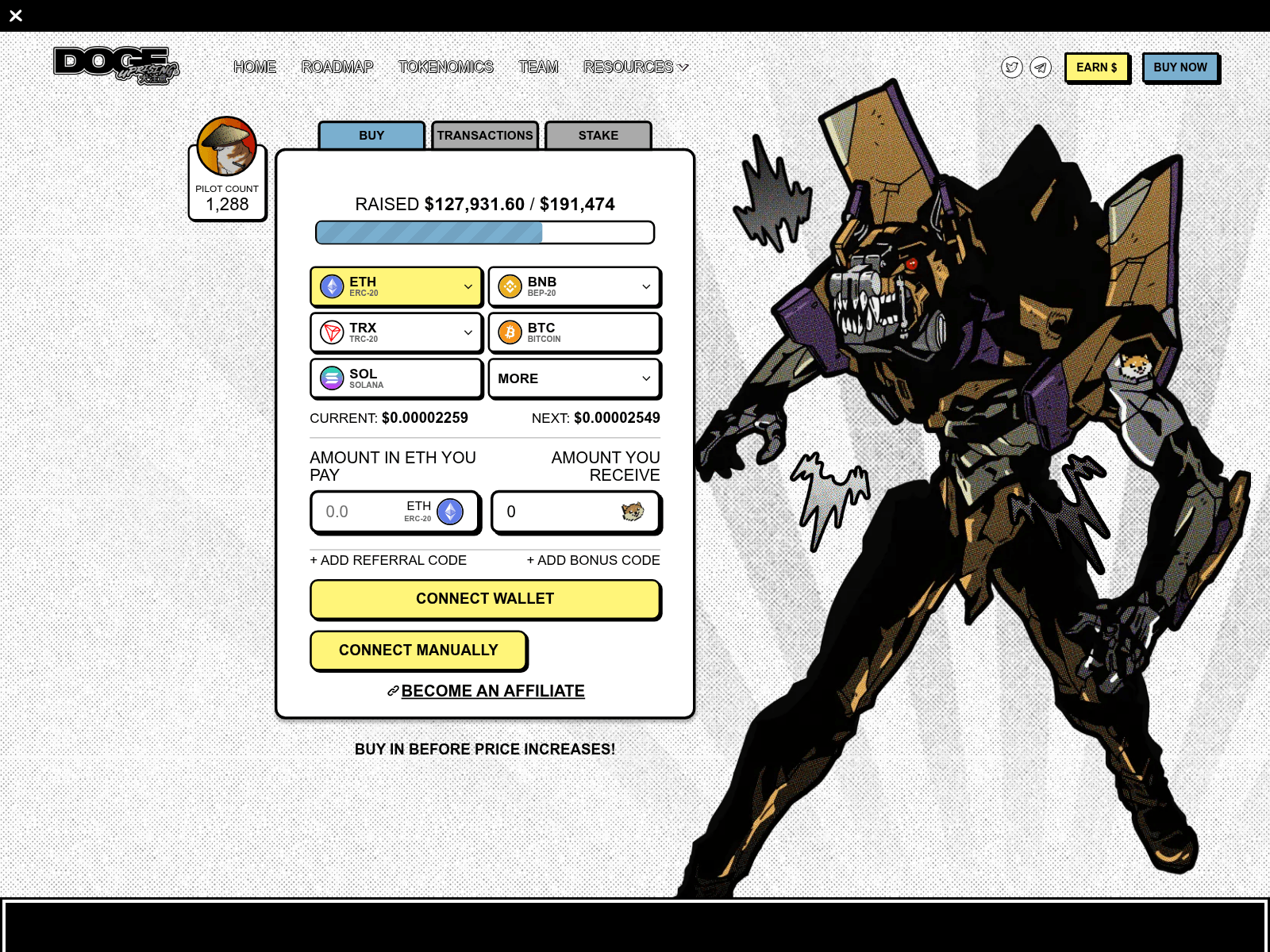Select the Solana coin icon

tap(332, 378)
